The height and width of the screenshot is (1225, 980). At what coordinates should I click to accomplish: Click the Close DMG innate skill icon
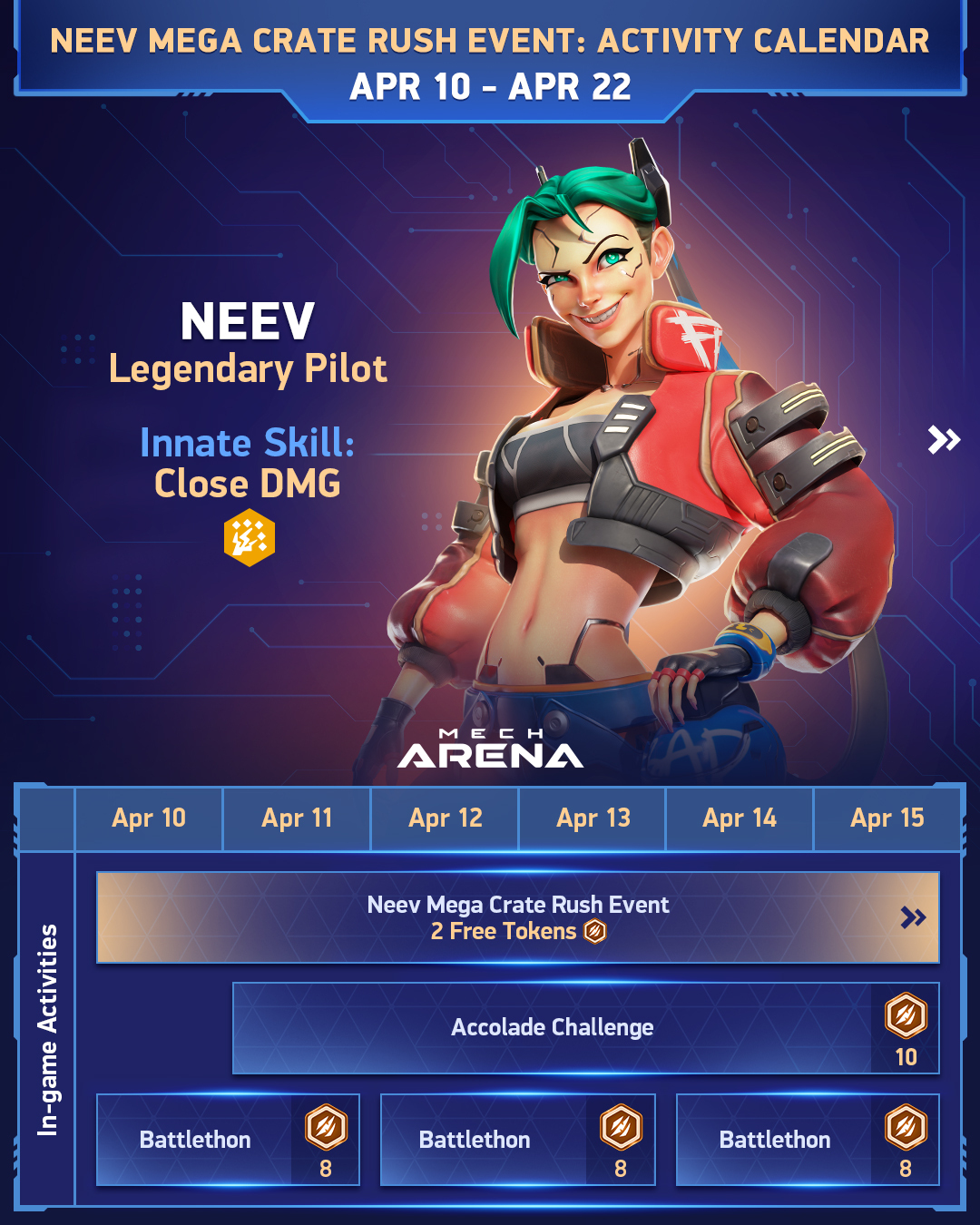[x=249, y=537]
